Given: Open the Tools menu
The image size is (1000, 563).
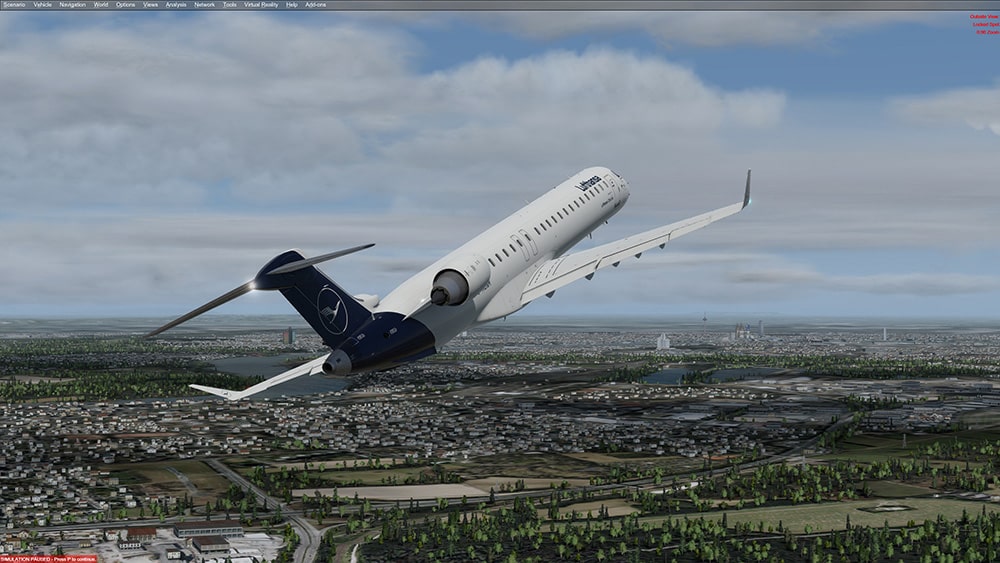Looking at the screenshot, I should coord(230,4).
